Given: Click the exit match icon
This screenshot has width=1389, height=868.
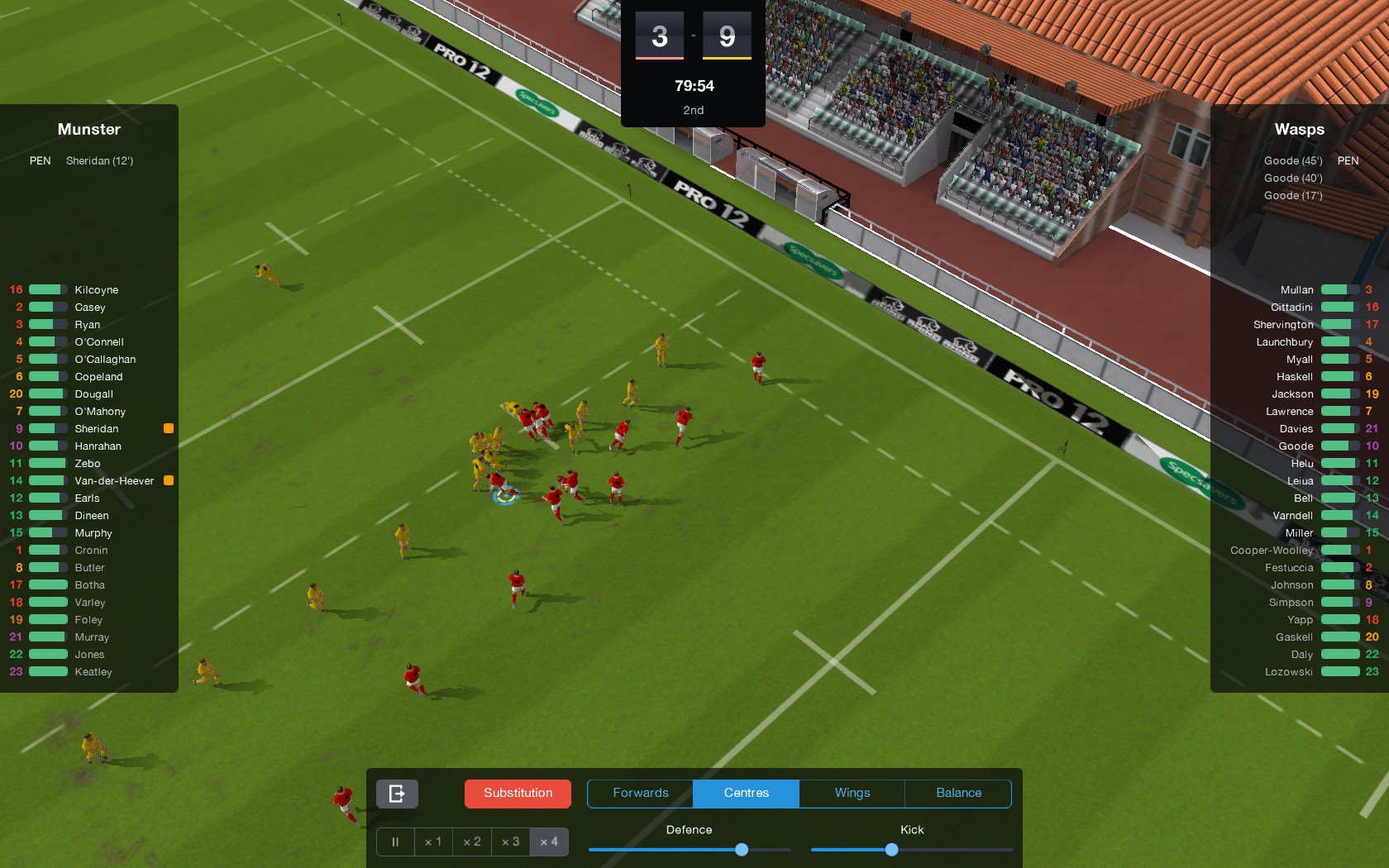Looking at the screenshot, I should (x=397, y=793).
